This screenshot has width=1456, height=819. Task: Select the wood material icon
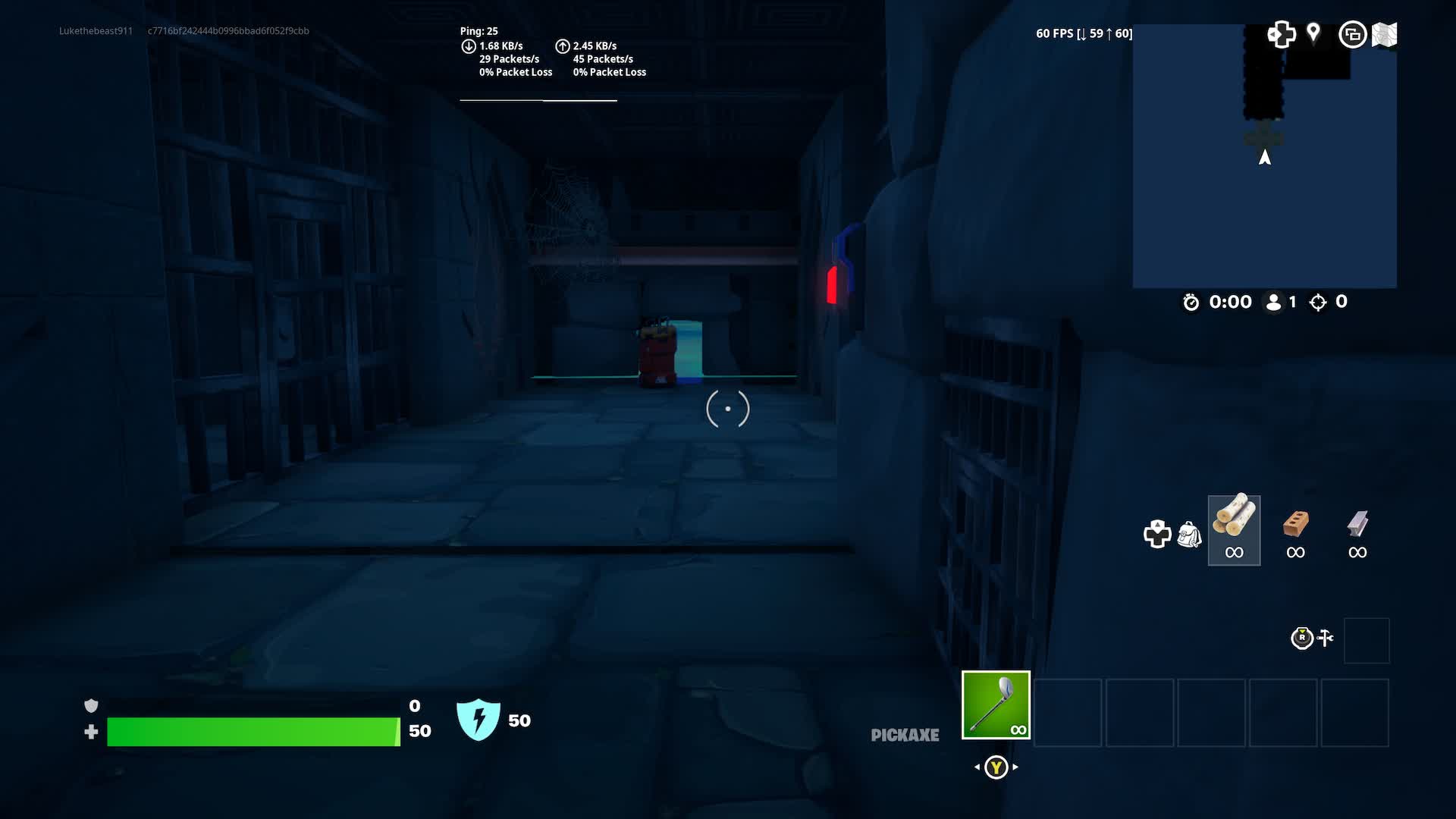tap(1234, 523)
